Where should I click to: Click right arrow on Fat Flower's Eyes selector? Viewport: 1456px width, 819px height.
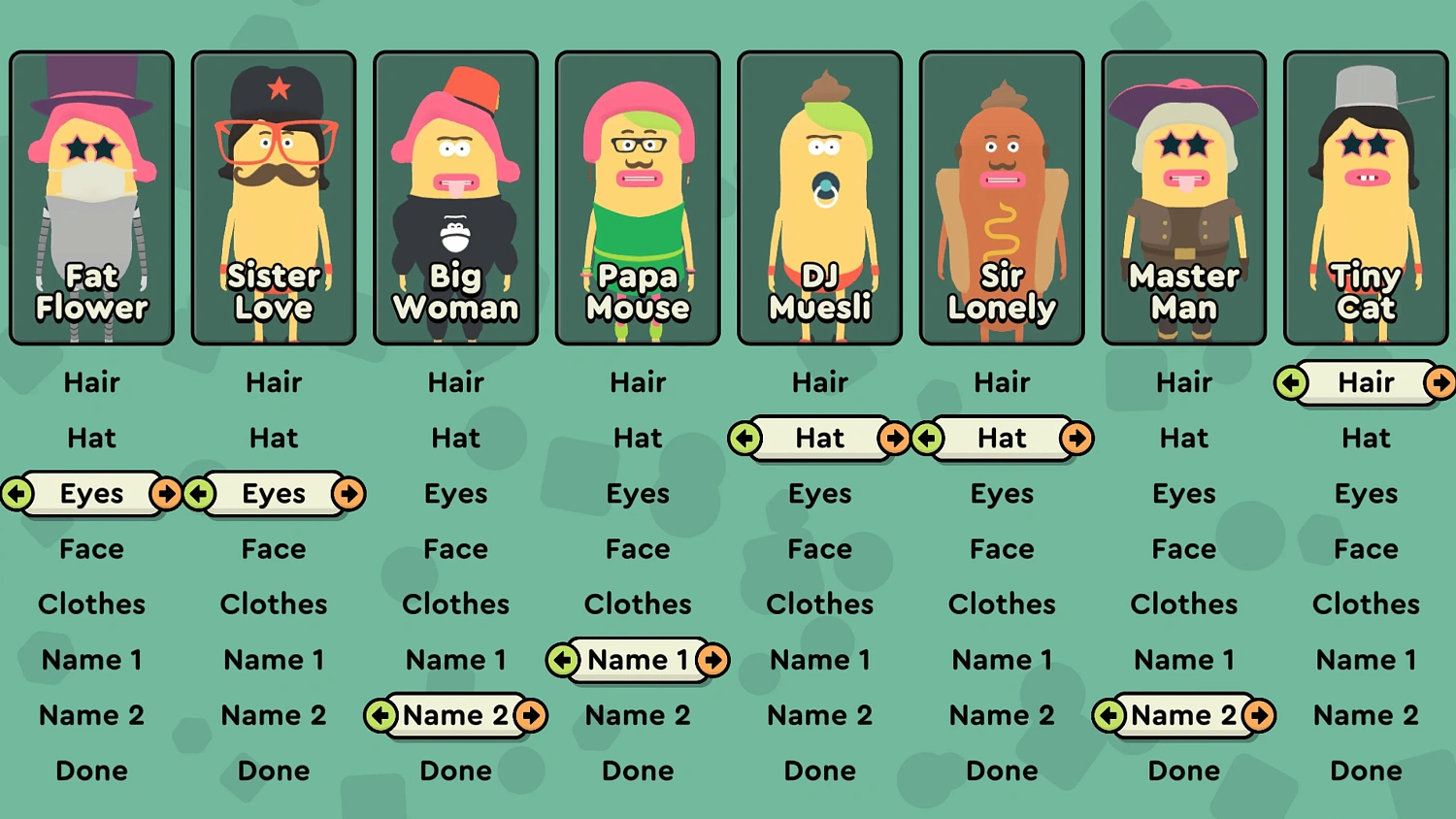(167, 494)
